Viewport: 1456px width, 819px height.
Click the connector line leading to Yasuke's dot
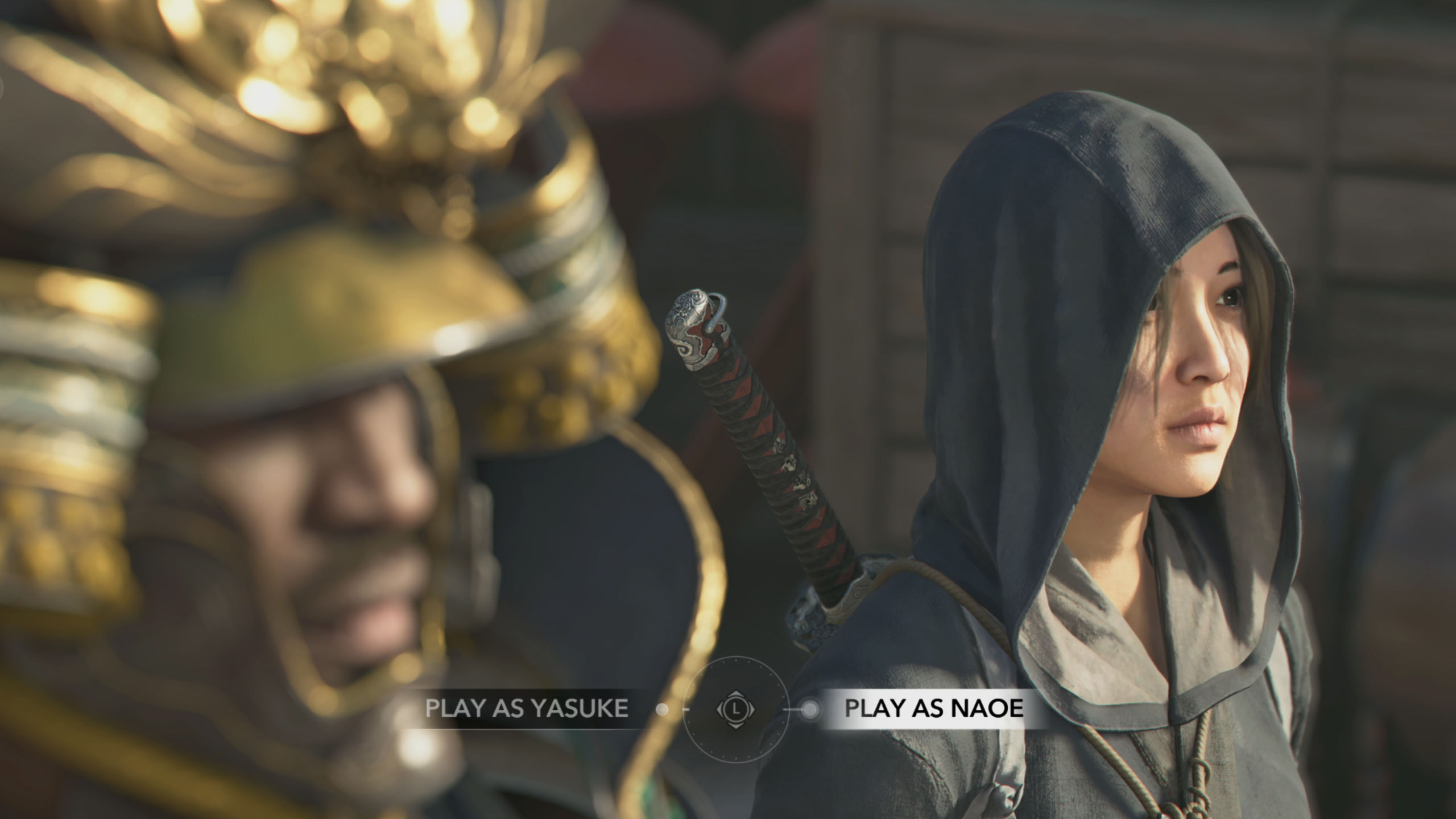pos(687,709)
